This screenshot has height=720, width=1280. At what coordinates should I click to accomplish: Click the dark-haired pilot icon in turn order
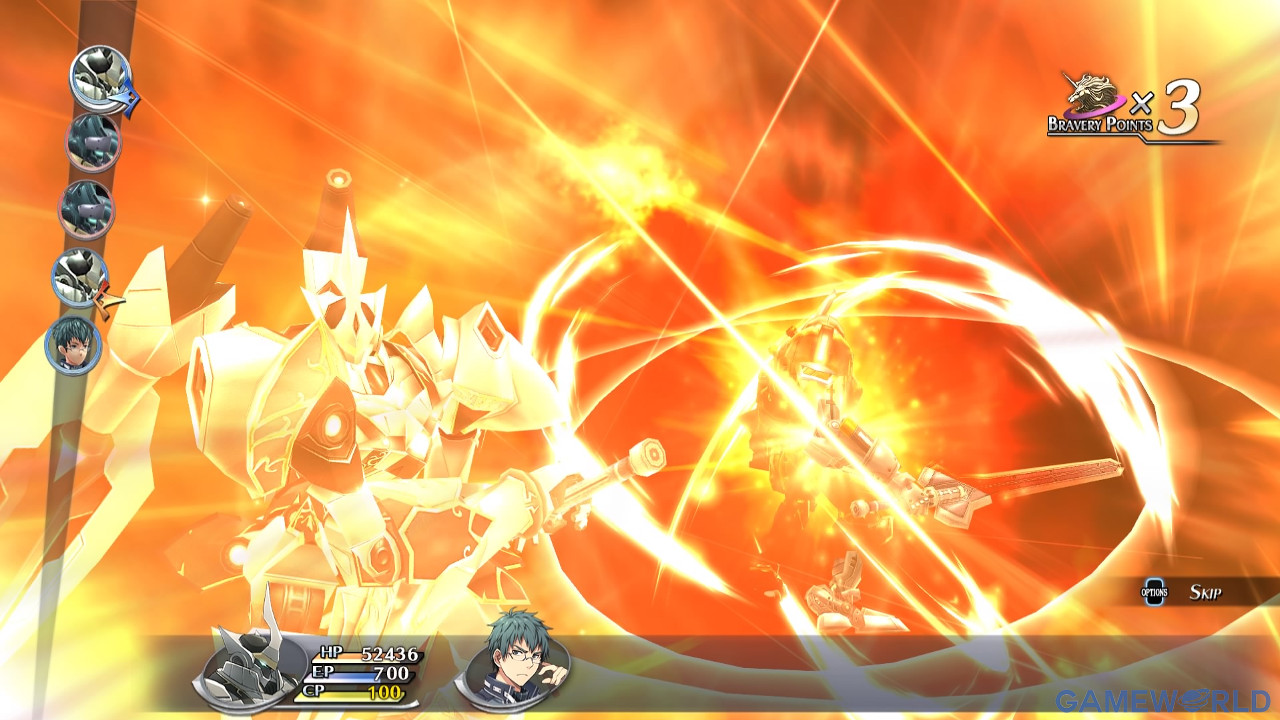coord(74,346)
